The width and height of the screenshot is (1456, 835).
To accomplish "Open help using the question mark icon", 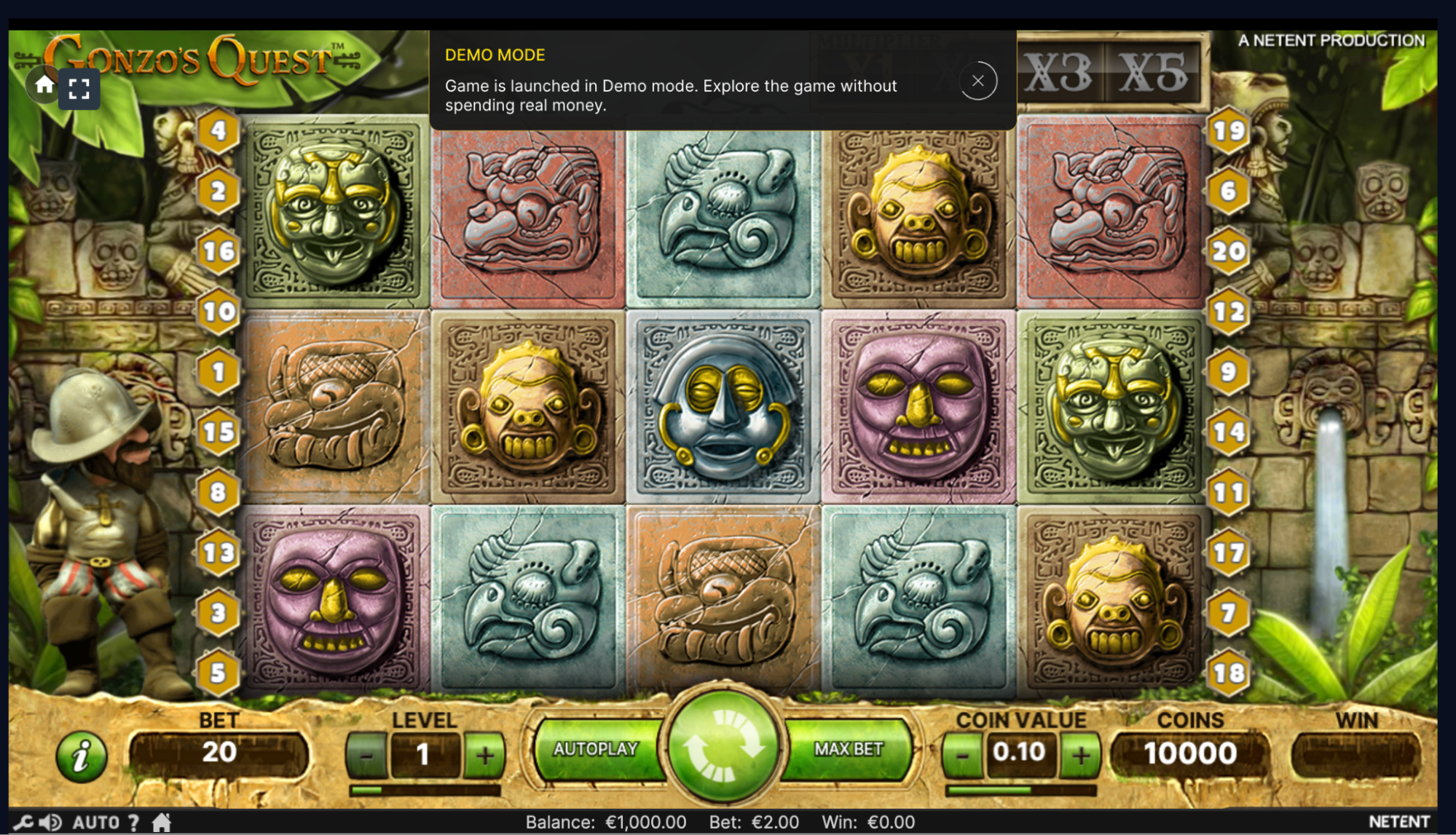I will (x=133, y=821).
